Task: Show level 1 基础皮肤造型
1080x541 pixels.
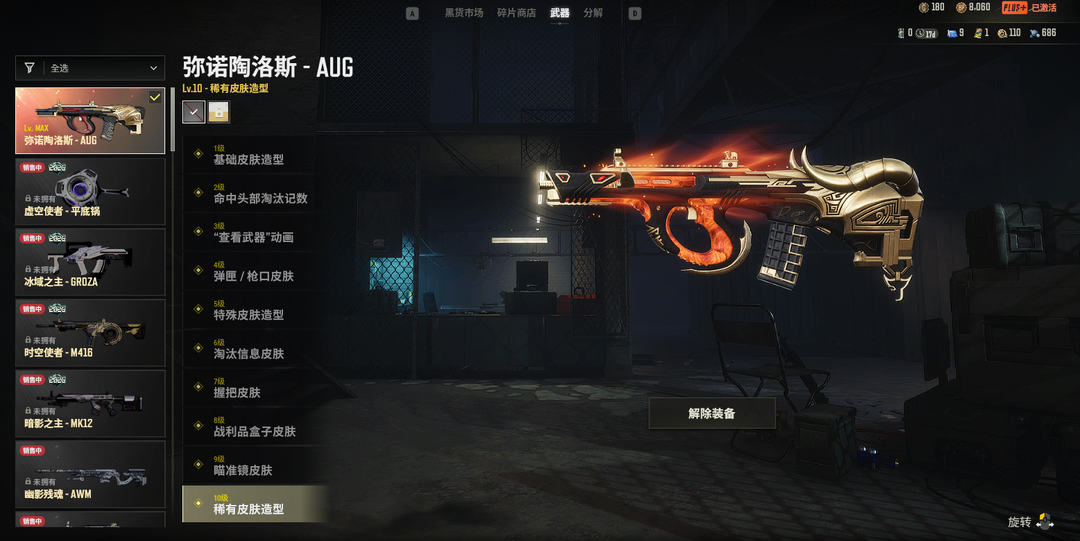Action: coord(250,156)
